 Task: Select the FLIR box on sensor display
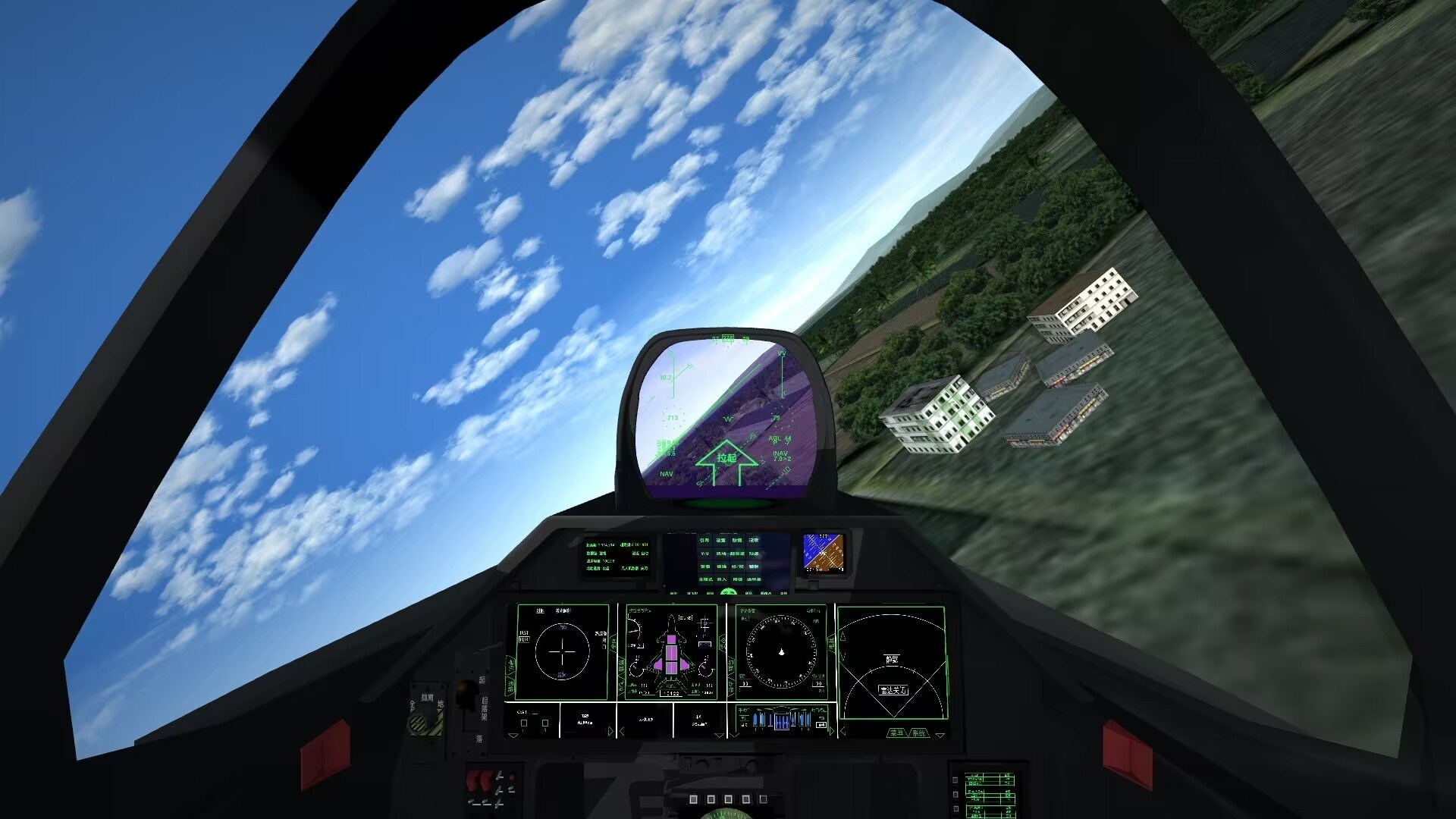click(x=523, y=639)
